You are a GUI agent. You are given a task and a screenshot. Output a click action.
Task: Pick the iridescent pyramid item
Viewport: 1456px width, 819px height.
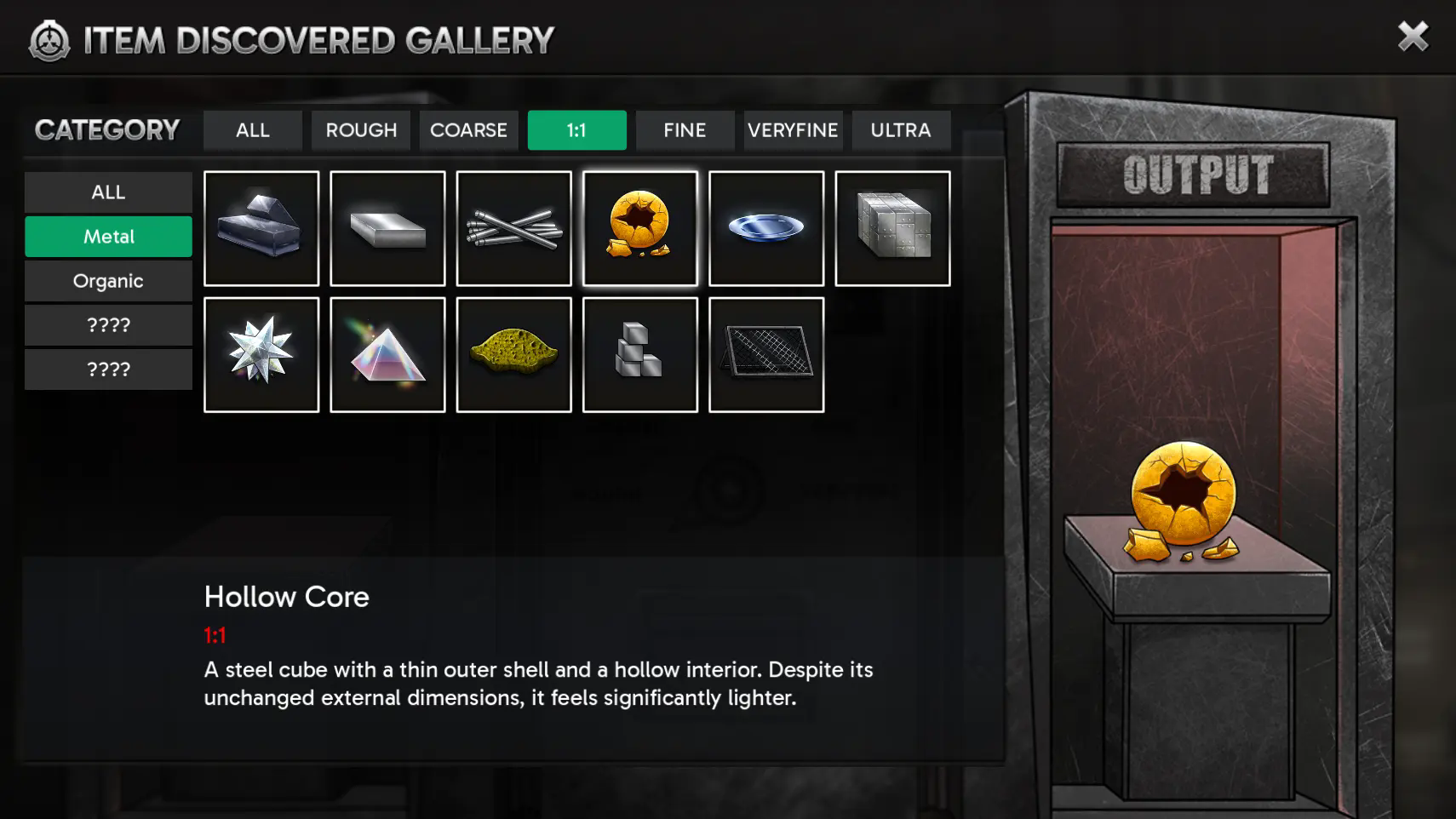(387, 354)
